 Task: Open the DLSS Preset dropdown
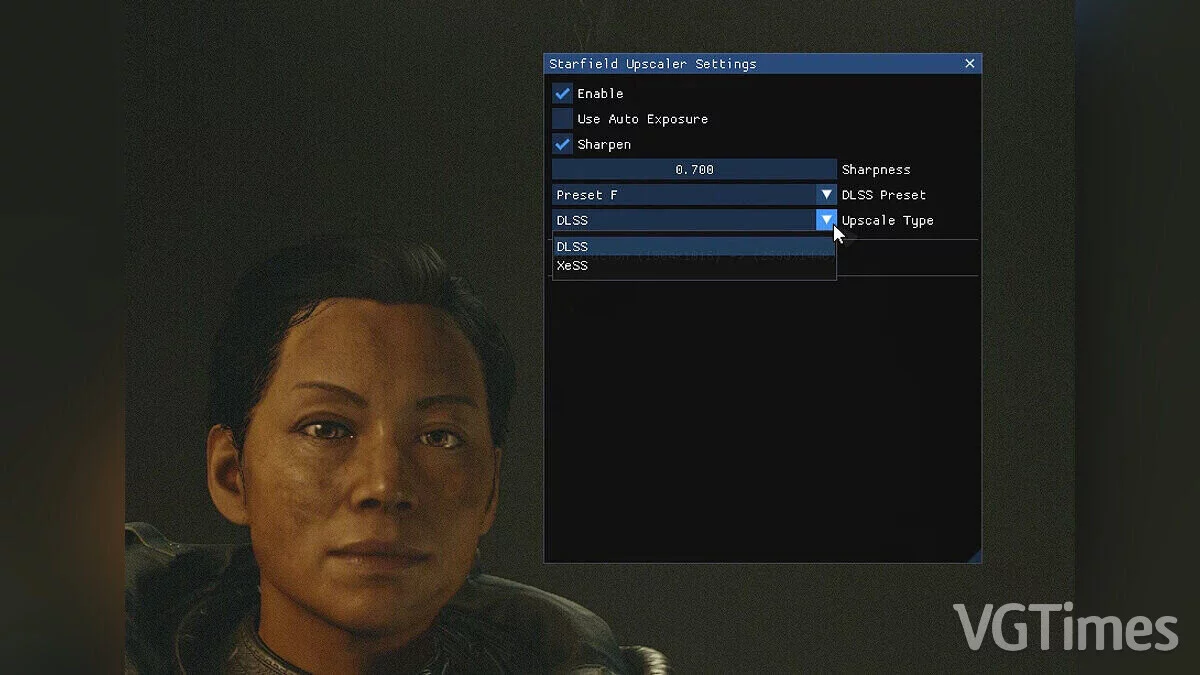tap(826, 195)
